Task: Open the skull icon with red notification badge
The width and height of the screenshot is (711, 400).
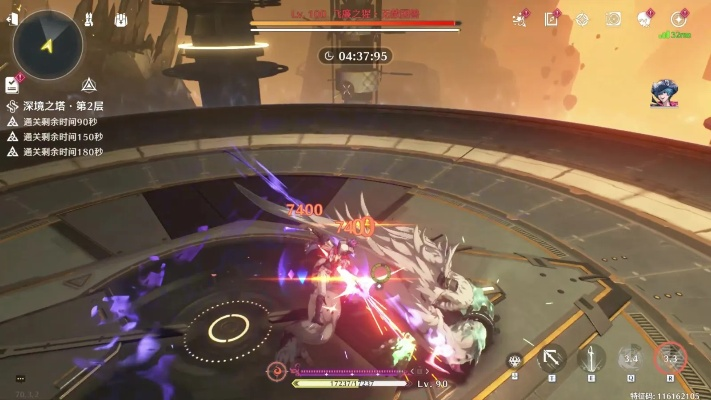Action: [x=646, y=19]
